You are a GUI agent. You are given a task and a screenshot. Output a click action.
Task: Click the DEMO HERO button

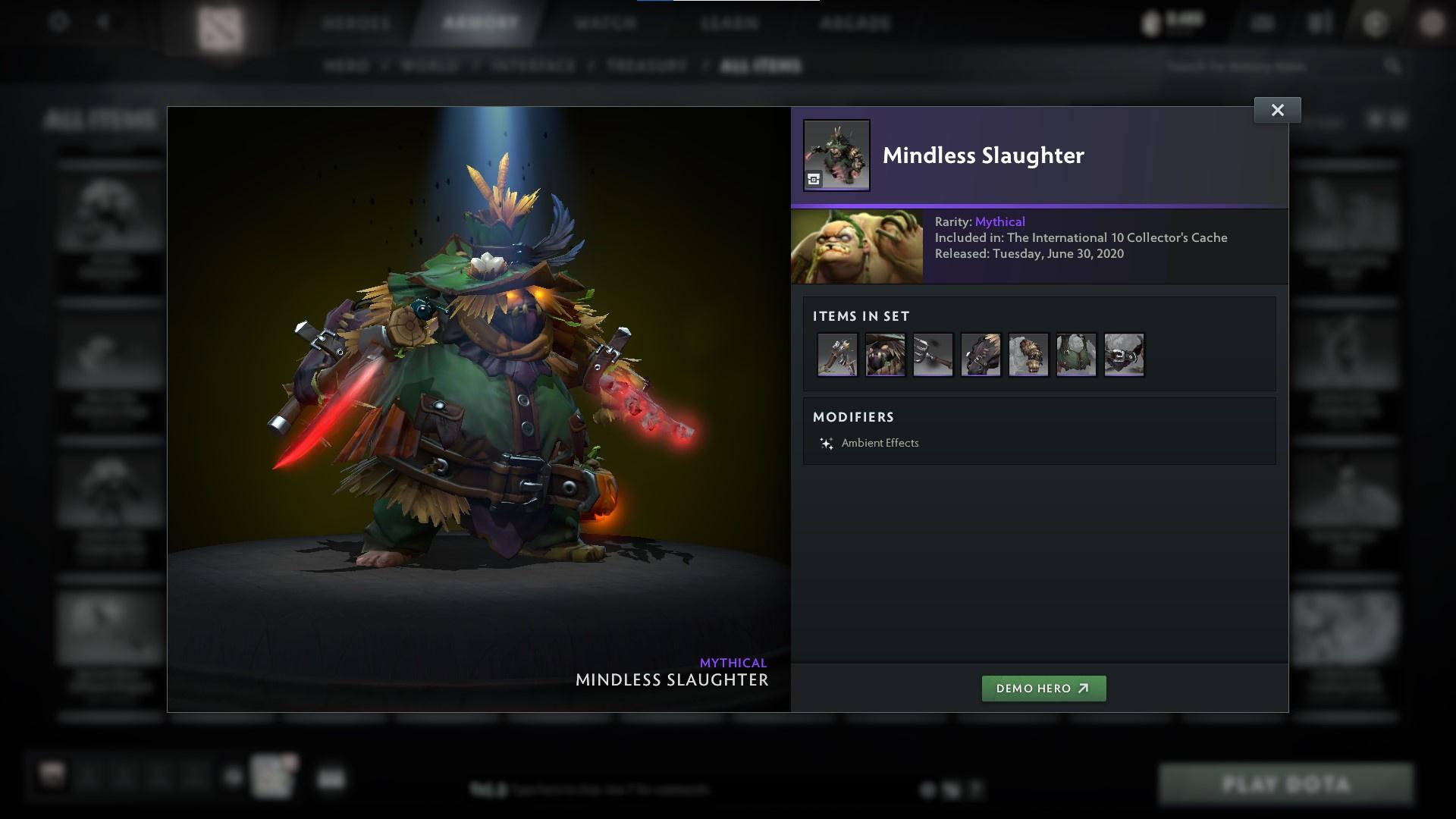point(1043,689)
